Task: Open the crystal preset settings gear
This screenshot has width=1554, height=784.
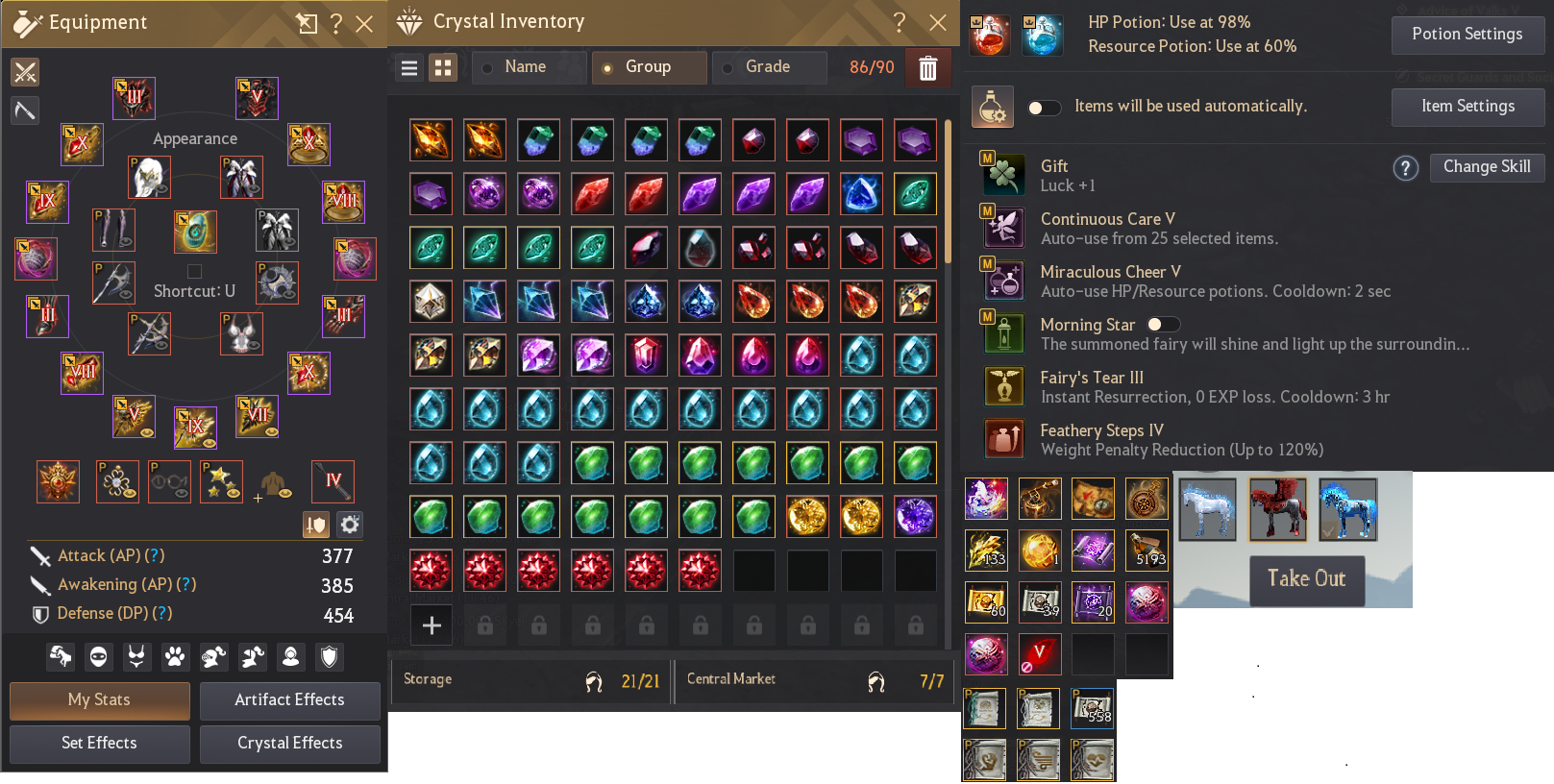Action: [x=350, y=525]
